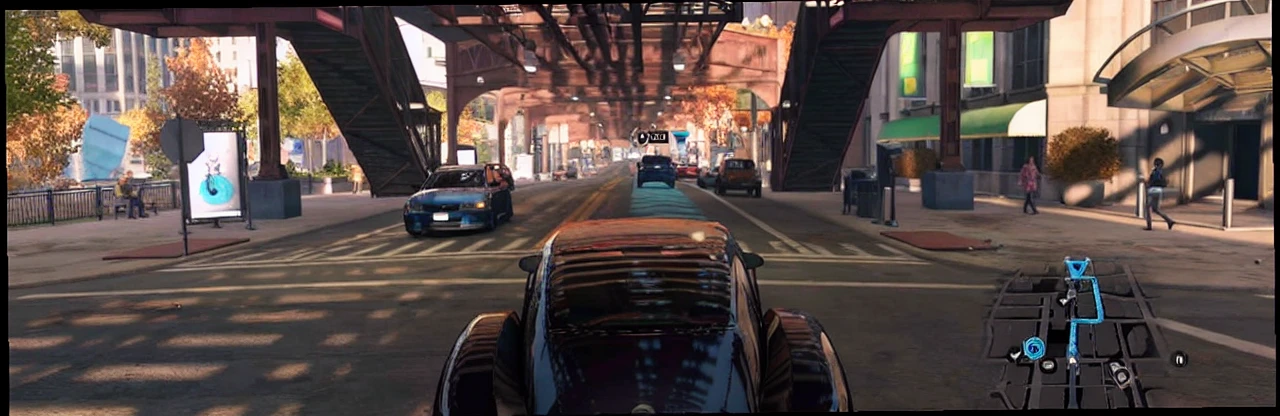Viewport: 1280px width, 416px height.
Task: Click the blue circular marker on the minimap
Action: coord(1033,348)
